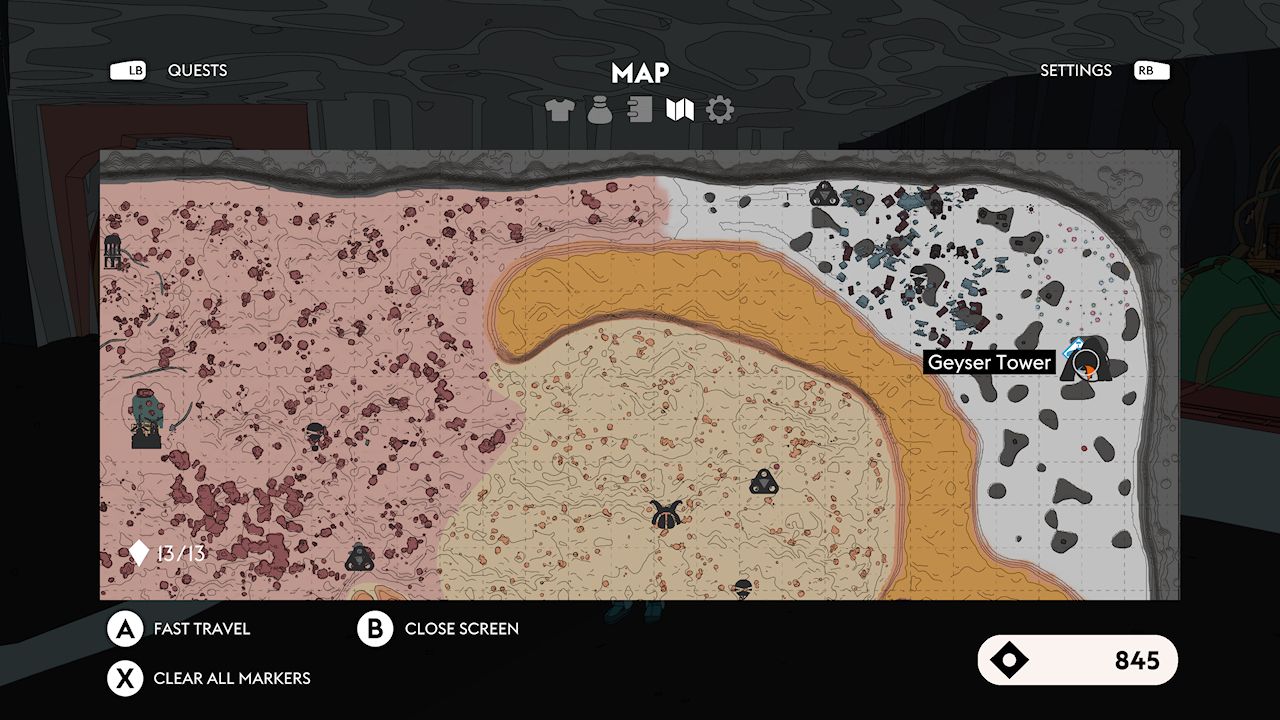Click the triangular geyser icon in the desert center
The height and width of the screenshot is (720, 1280).
tap(764, 482)
